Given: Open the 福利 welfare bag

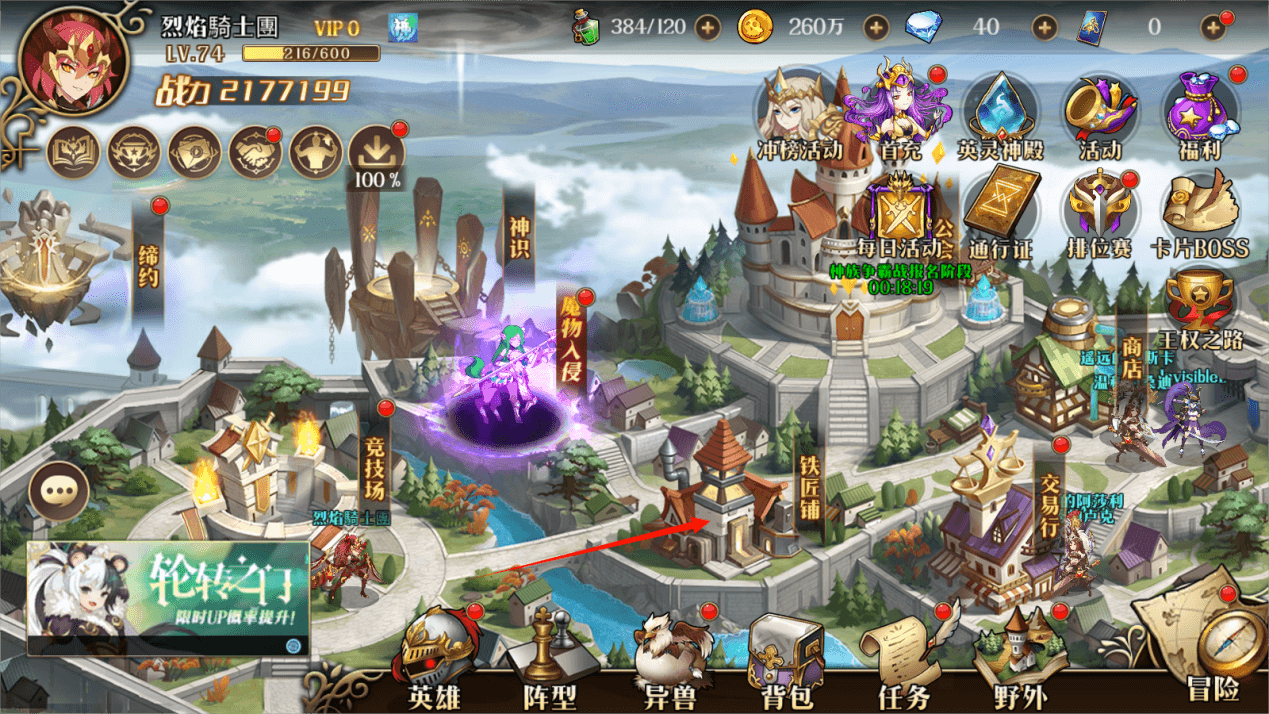Looking at the screenshot, I should point(1199,115).
